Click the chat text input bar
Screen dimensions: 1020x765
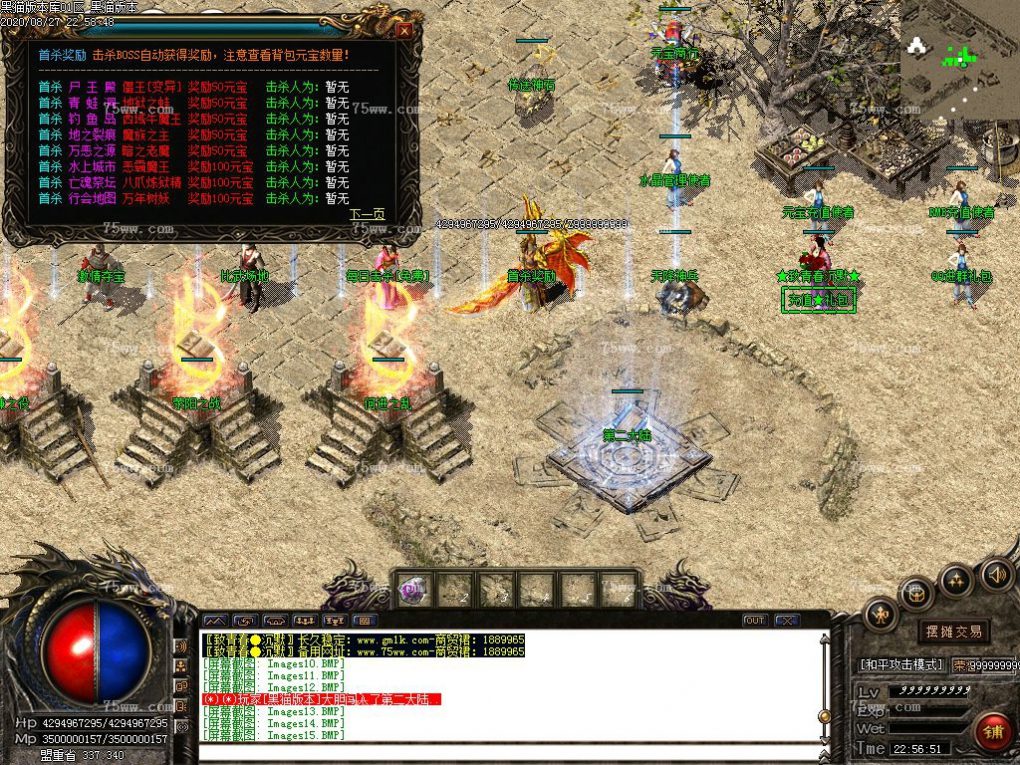coord(510,752)
